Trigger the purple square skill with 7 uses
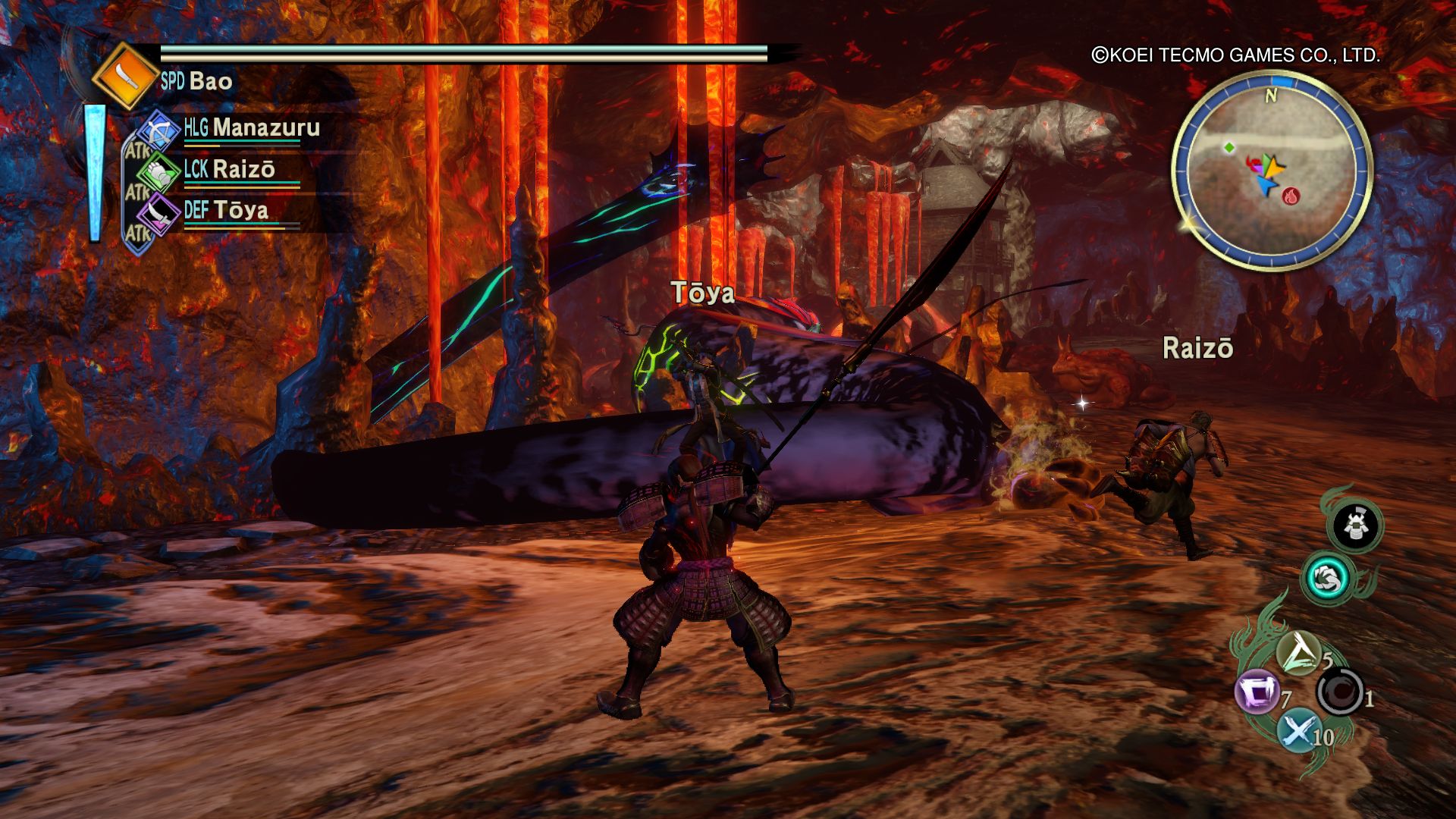 [1258, 694]
